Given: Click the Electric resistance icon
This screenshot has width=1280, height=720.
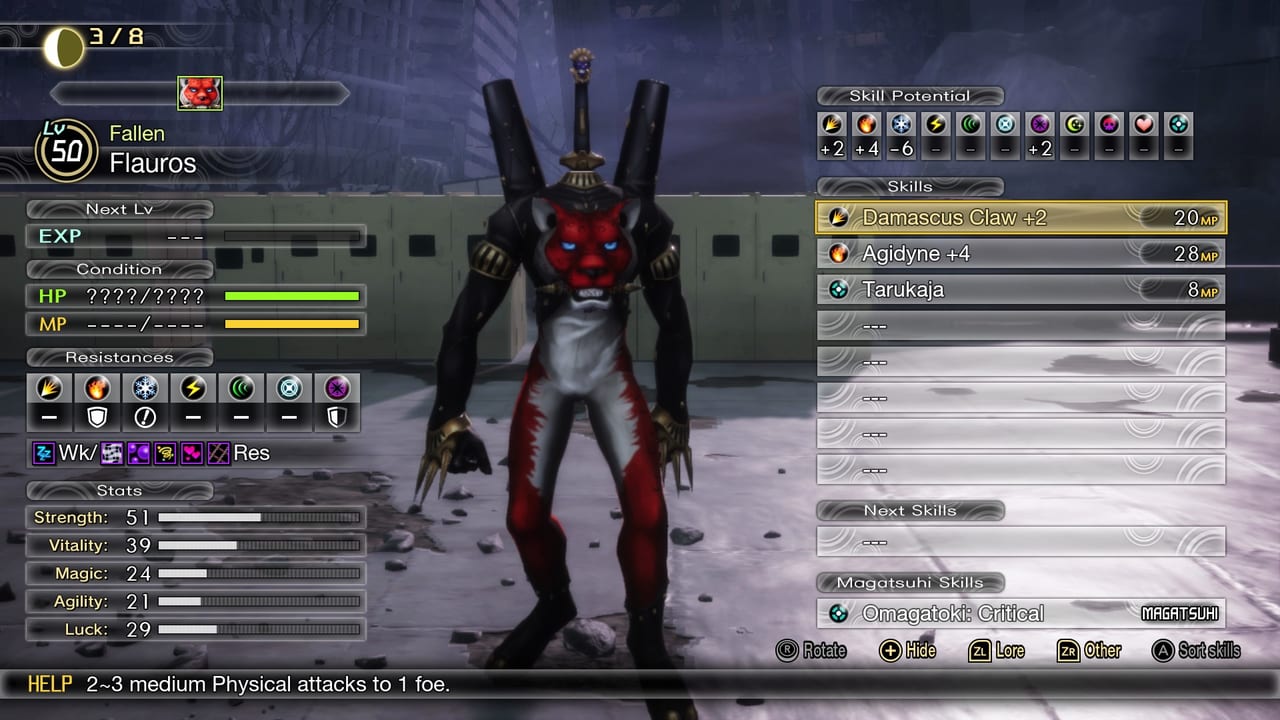Looking at the screenshot, I should 193,389.
